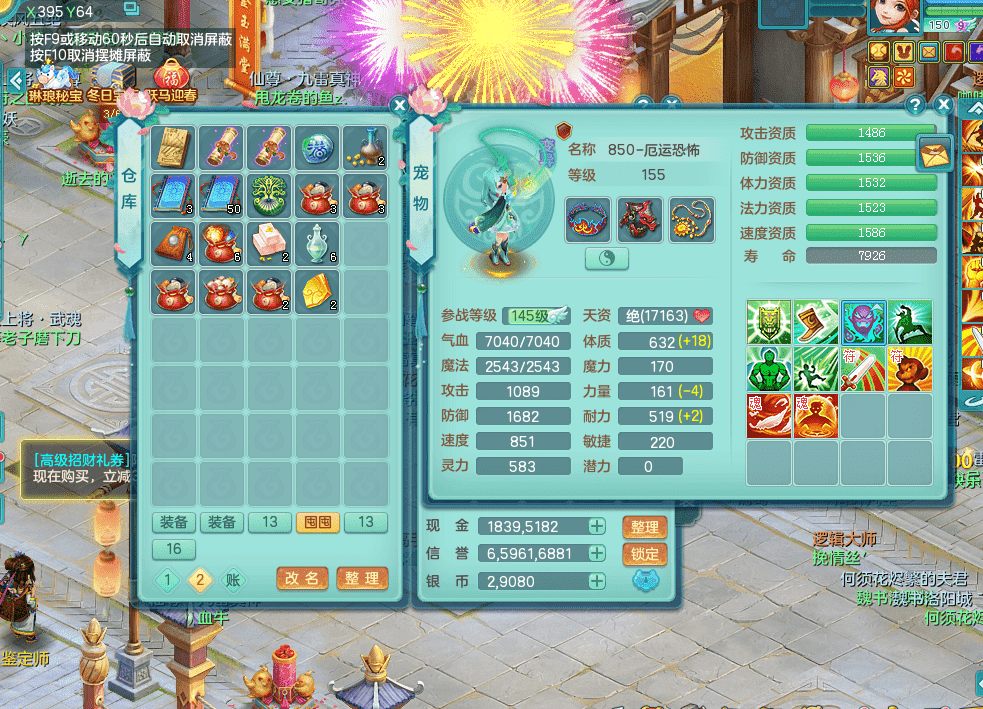Viewport: 983px width, 709px height.
Task: Toggle the yin-yang button below pet equipment
Action: tap(606, 259)
